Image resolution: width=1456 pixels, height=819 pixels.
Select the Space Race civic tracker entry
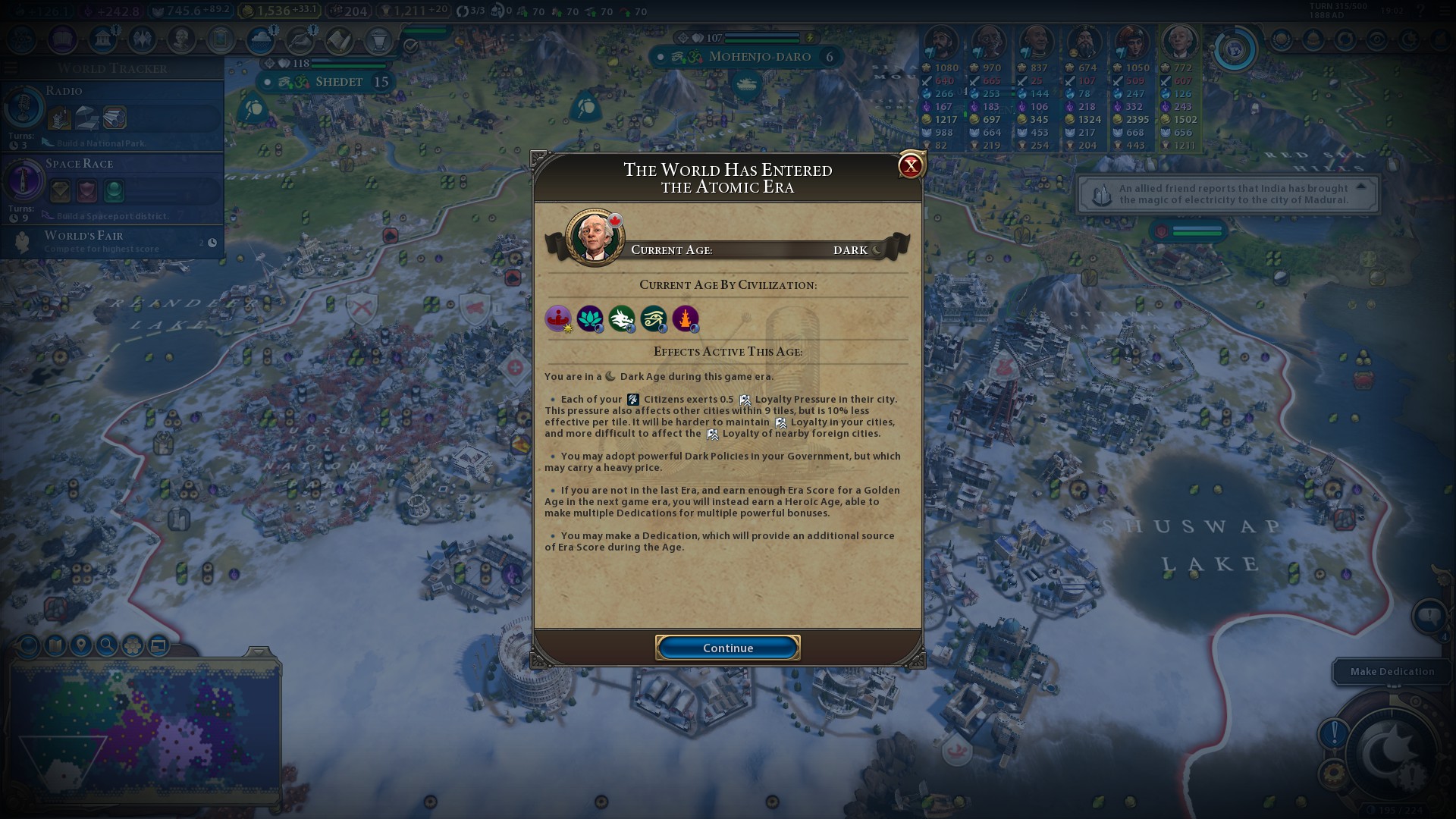pos(112,186)
